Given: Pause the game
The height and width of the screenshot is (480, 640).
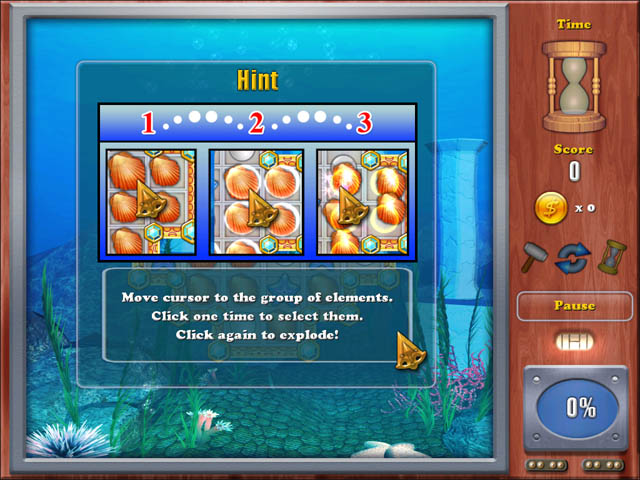Looking at the screenshot, I should click(574, 306).
